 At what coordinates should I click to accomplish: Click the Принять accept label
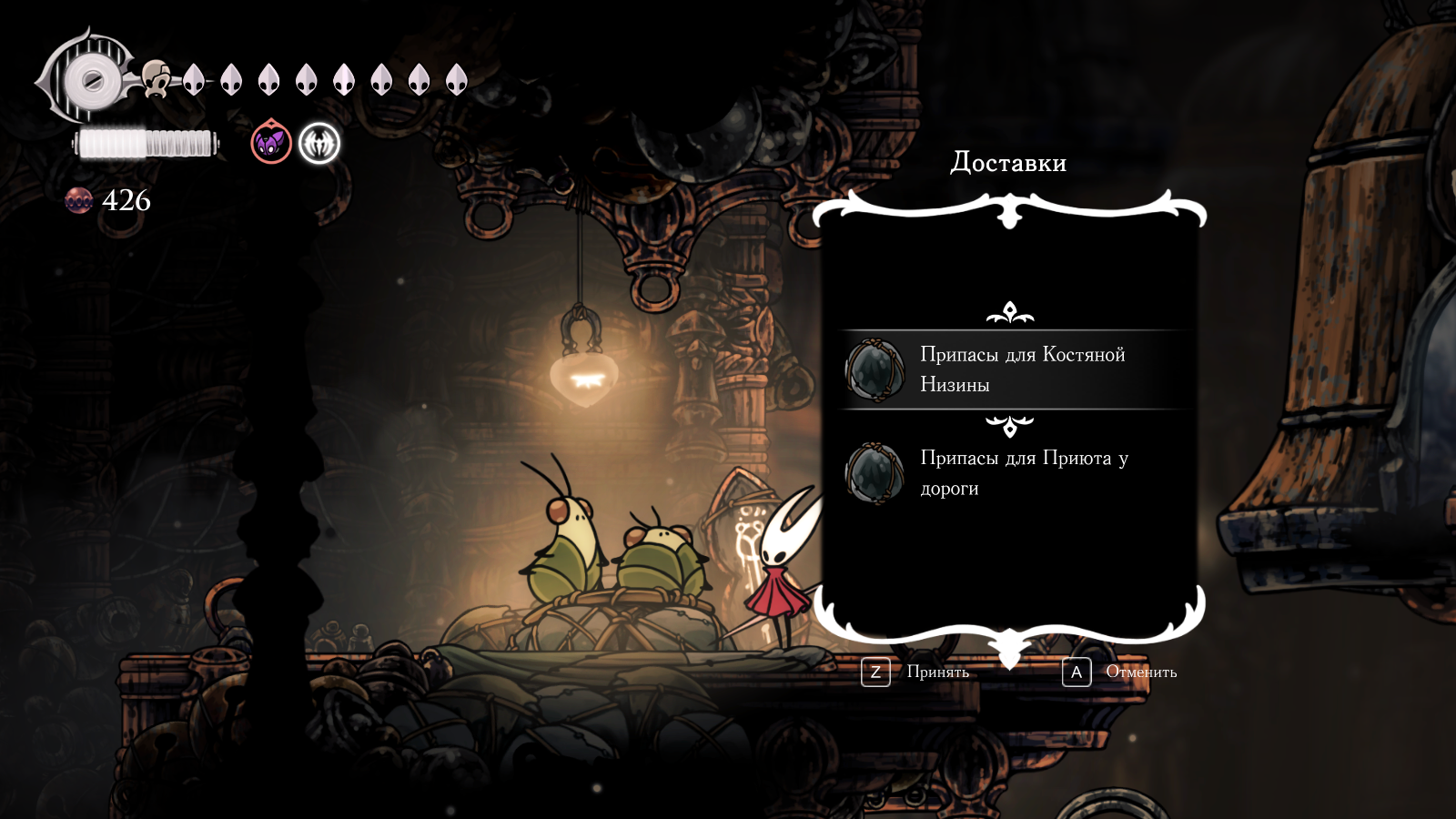[x=937, y=672]
